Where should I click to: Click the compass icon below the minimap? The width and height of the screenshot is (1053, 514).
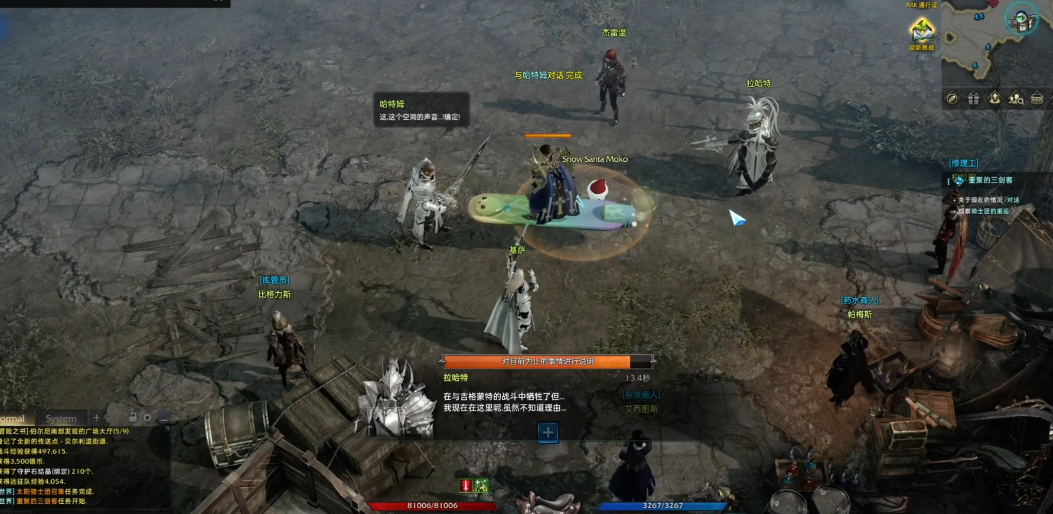(x=952, y=98)
